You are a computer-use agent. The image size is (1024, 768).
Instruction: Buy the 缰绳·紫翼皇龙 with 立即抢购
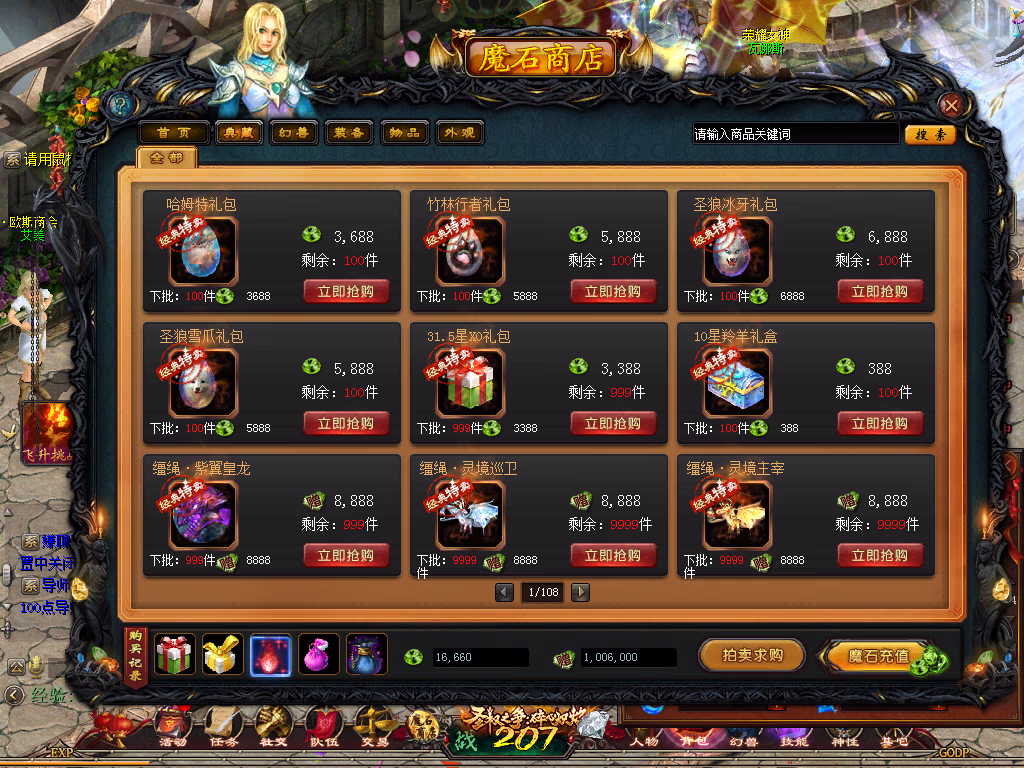(x=346, y=556)
